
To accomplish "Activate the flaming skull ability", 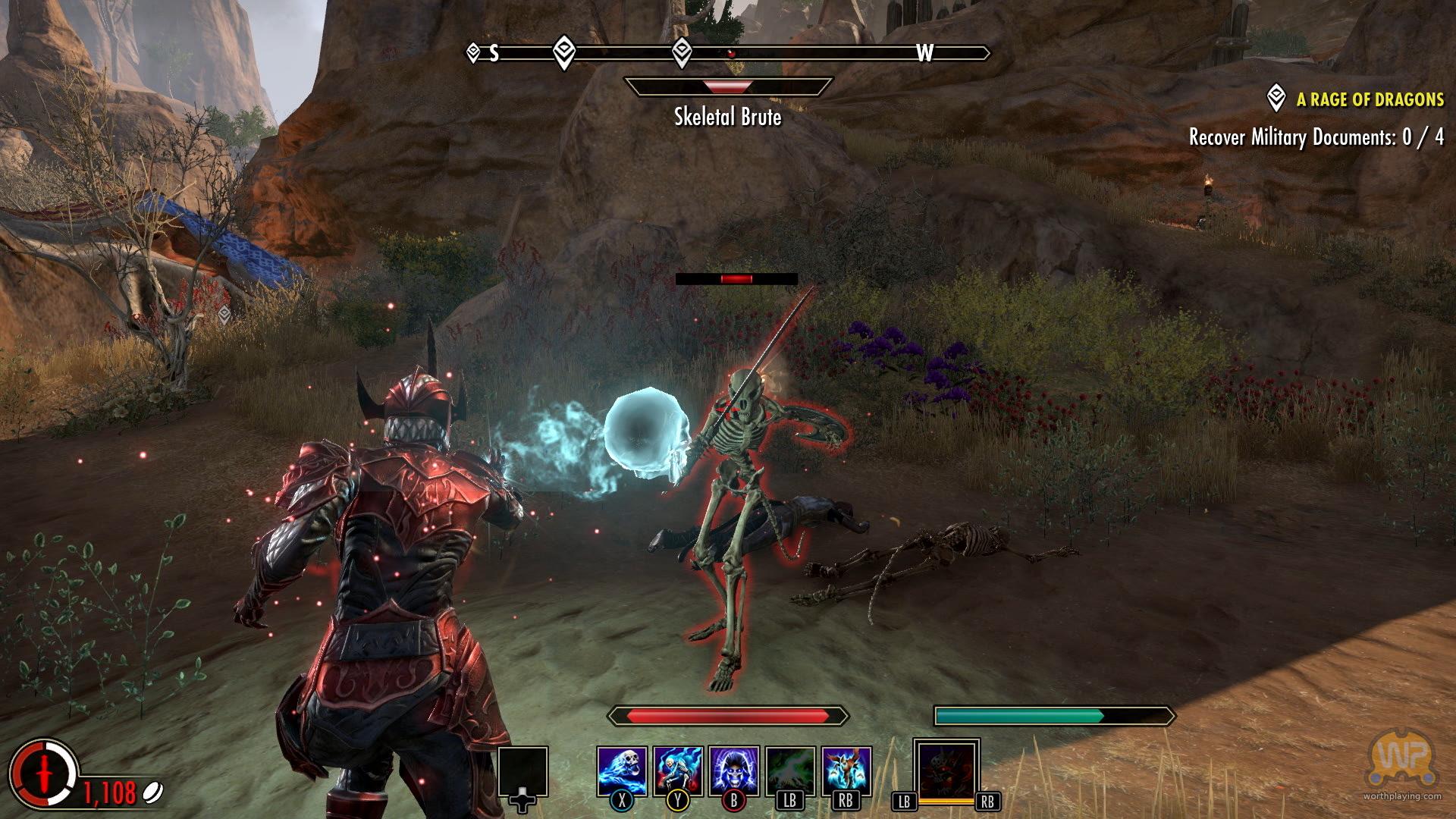I will coord(622,770).
